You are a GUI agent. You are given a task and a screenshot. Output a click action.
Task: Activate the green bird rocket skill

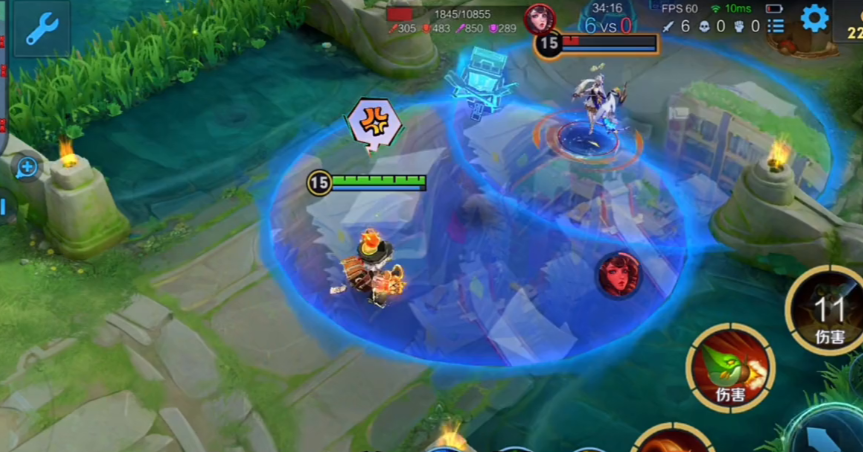tap(730, 367)
